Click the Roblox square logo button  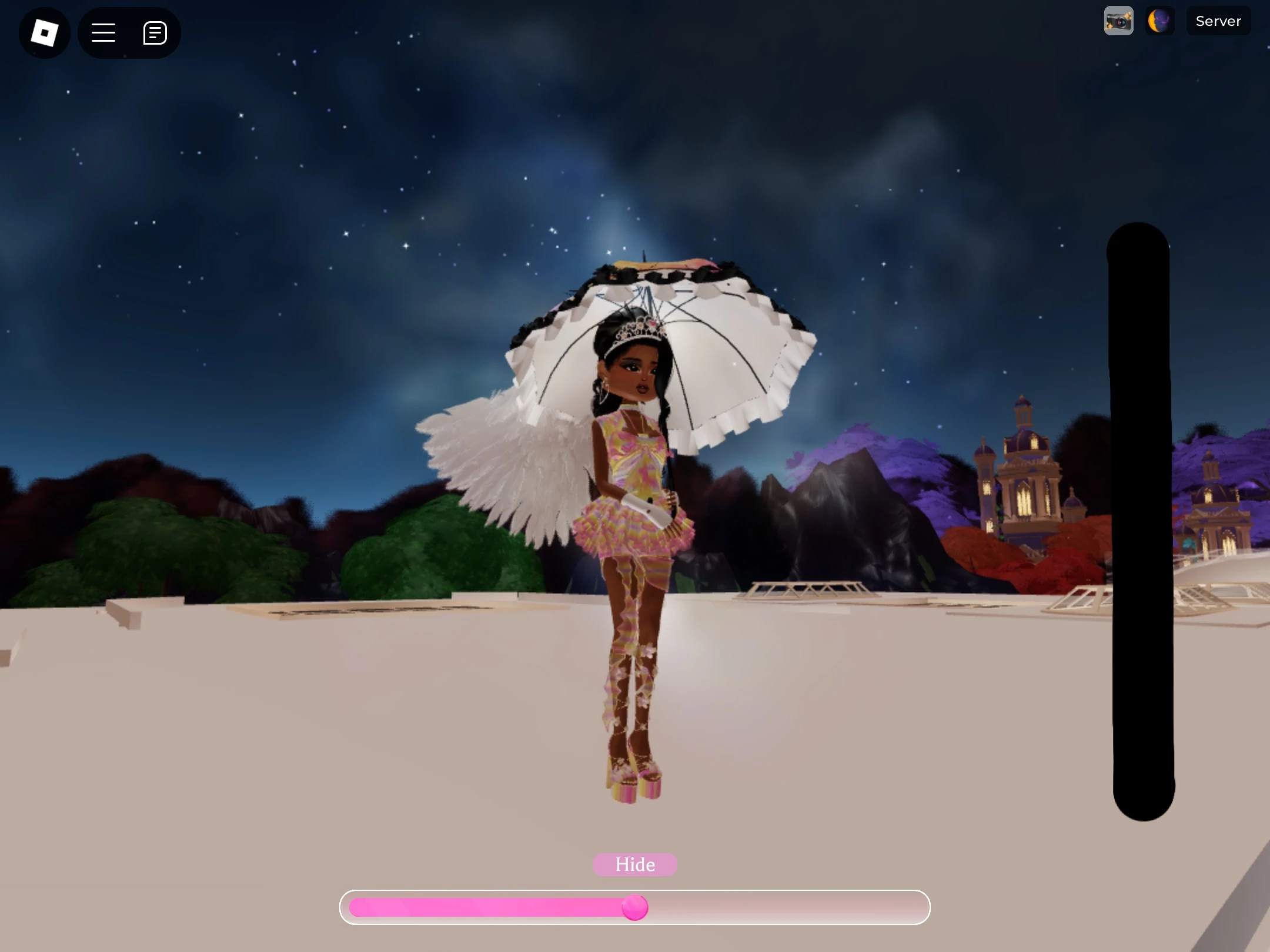[x=45, y=32]
